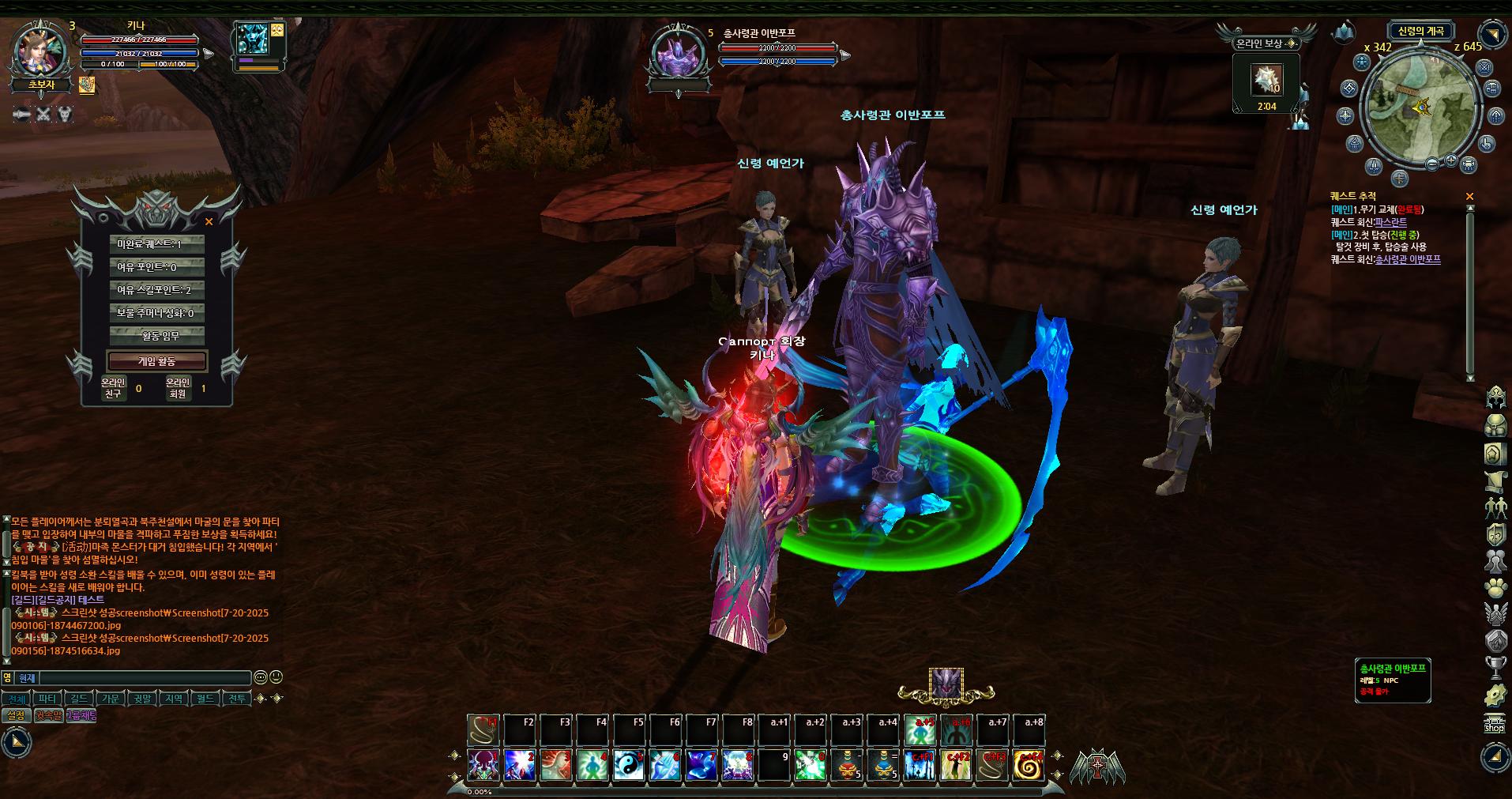Expand the 활동 임무 section in the guild panel

pos(157,335)
